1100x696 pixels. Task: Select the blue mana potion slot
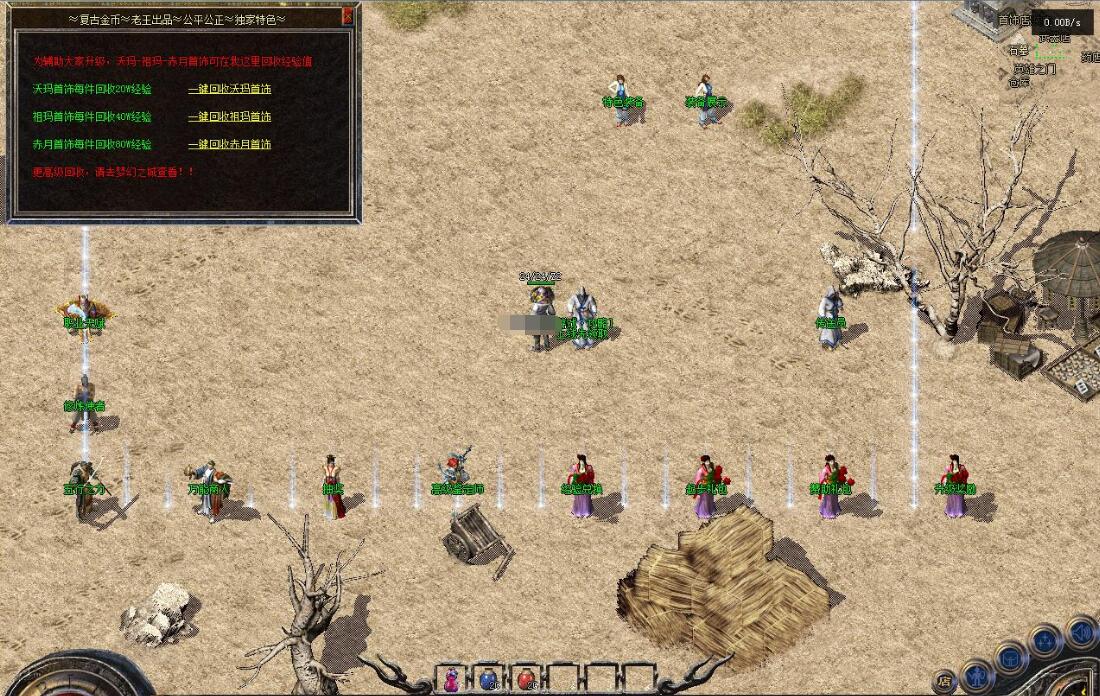tap(488, 679)
